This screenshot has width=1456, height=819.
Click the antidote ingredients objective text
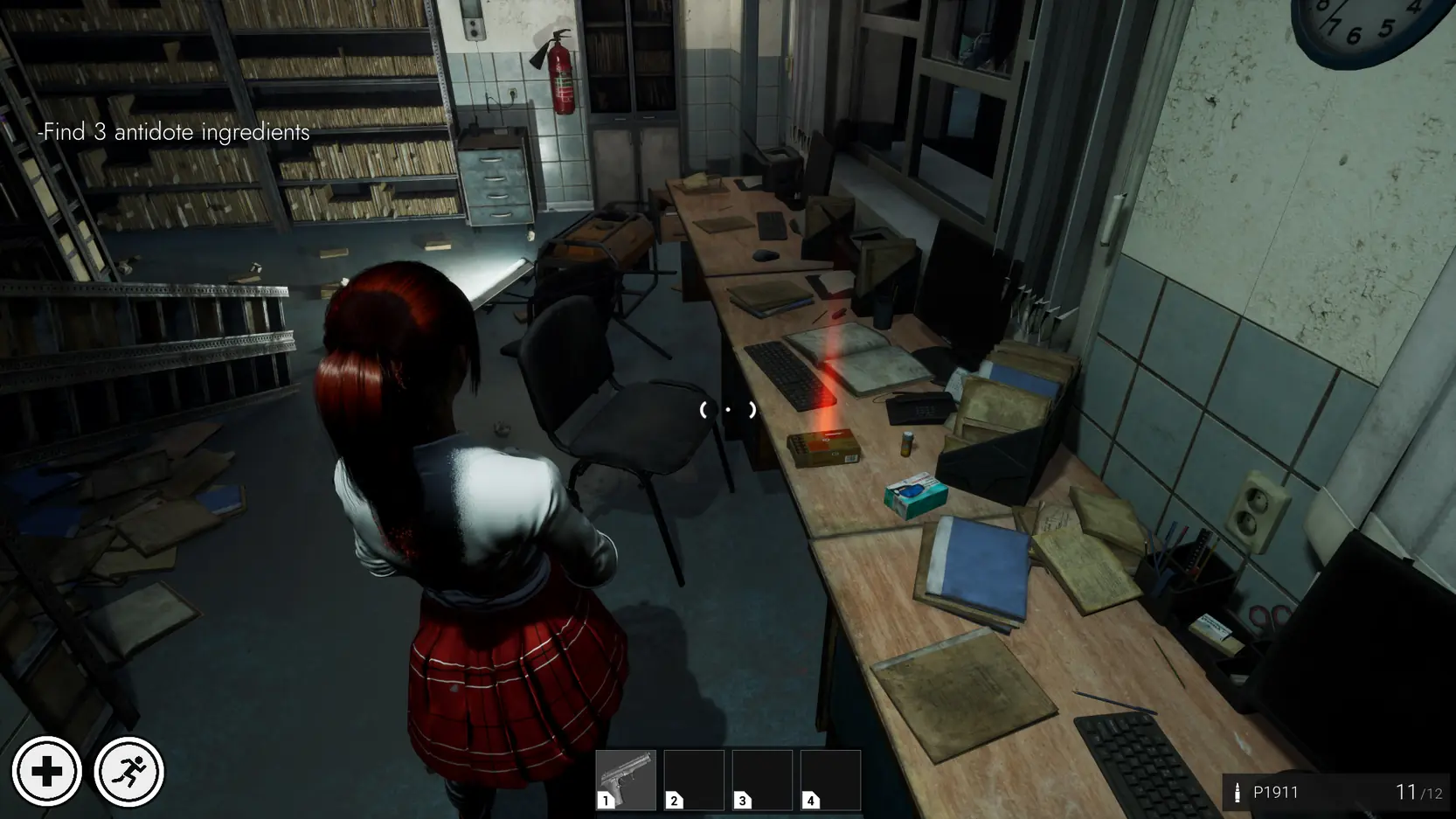174,132
